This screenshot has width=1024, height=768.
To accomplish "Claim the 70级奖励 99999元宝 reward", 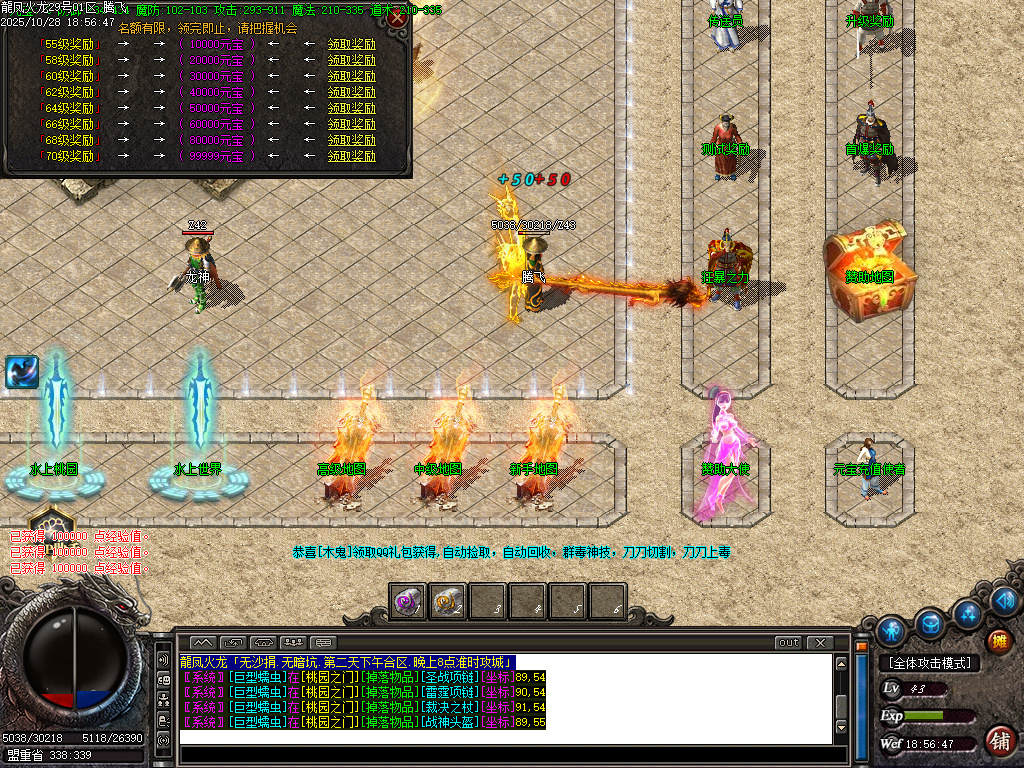I will point(352,156).
